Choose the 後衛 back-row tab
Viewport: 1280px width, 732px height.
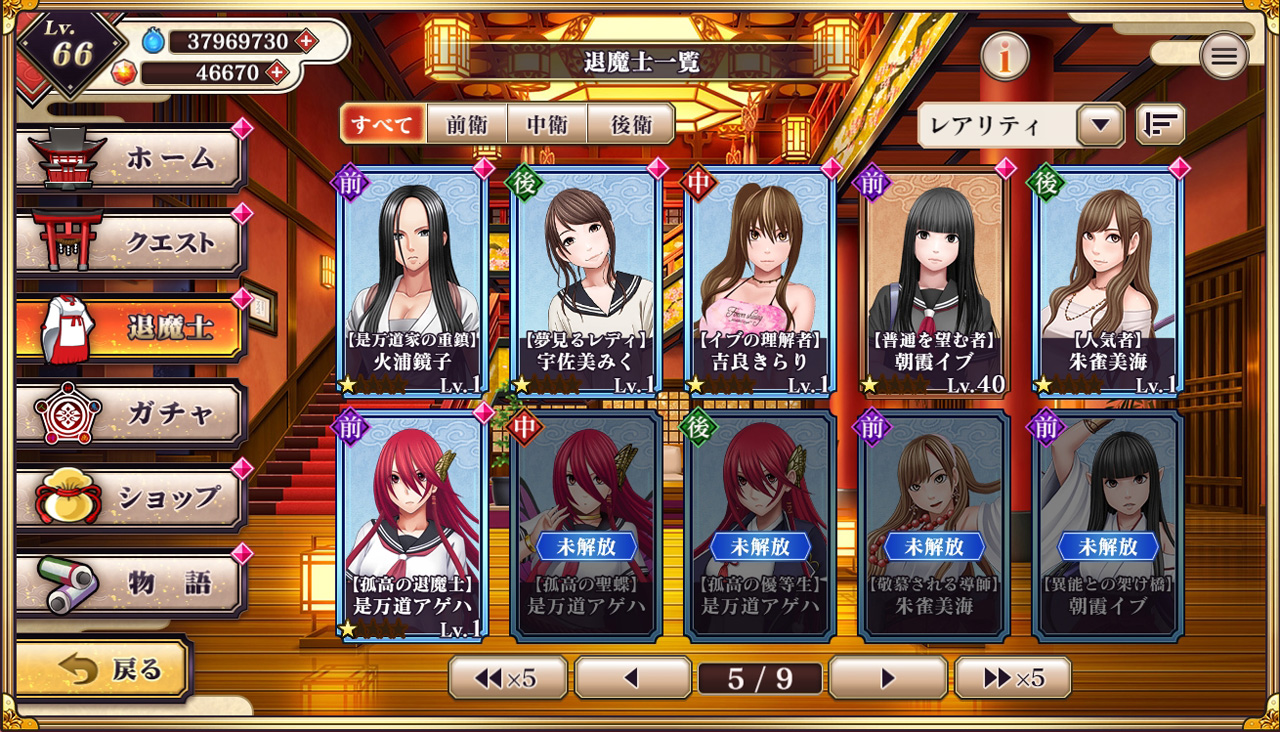[631, 124]
